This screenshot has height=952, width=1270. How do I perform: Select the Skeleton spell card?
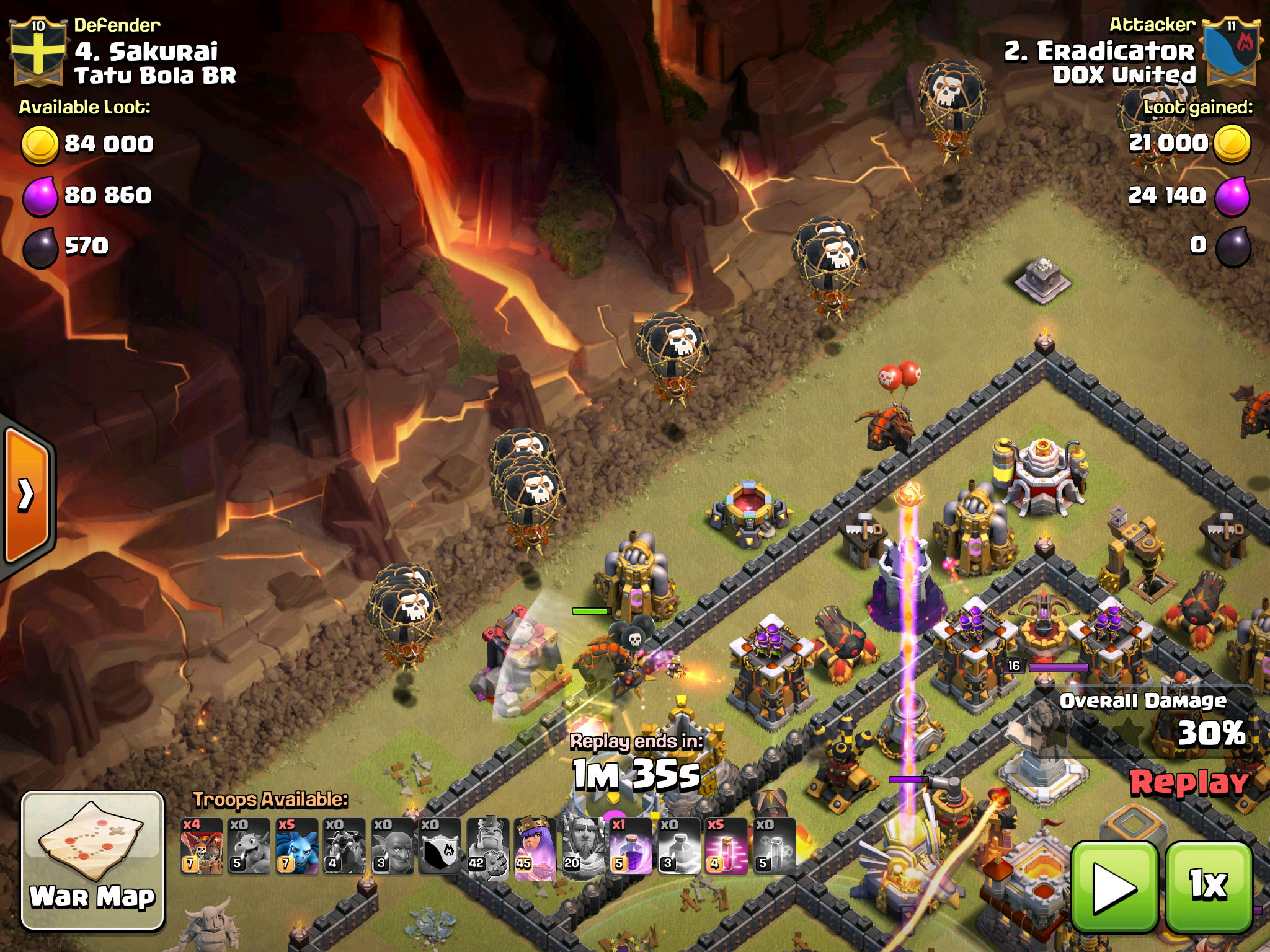[x=774, y=846]
